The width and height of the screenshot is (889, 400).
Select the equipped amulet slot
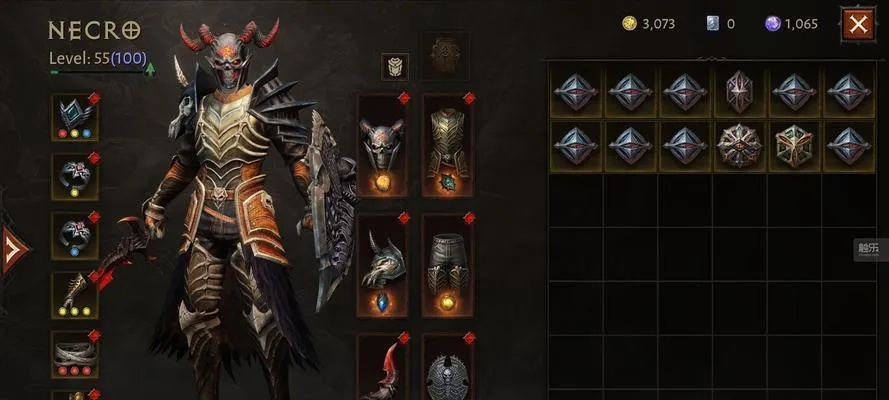(x=75, y=118)
